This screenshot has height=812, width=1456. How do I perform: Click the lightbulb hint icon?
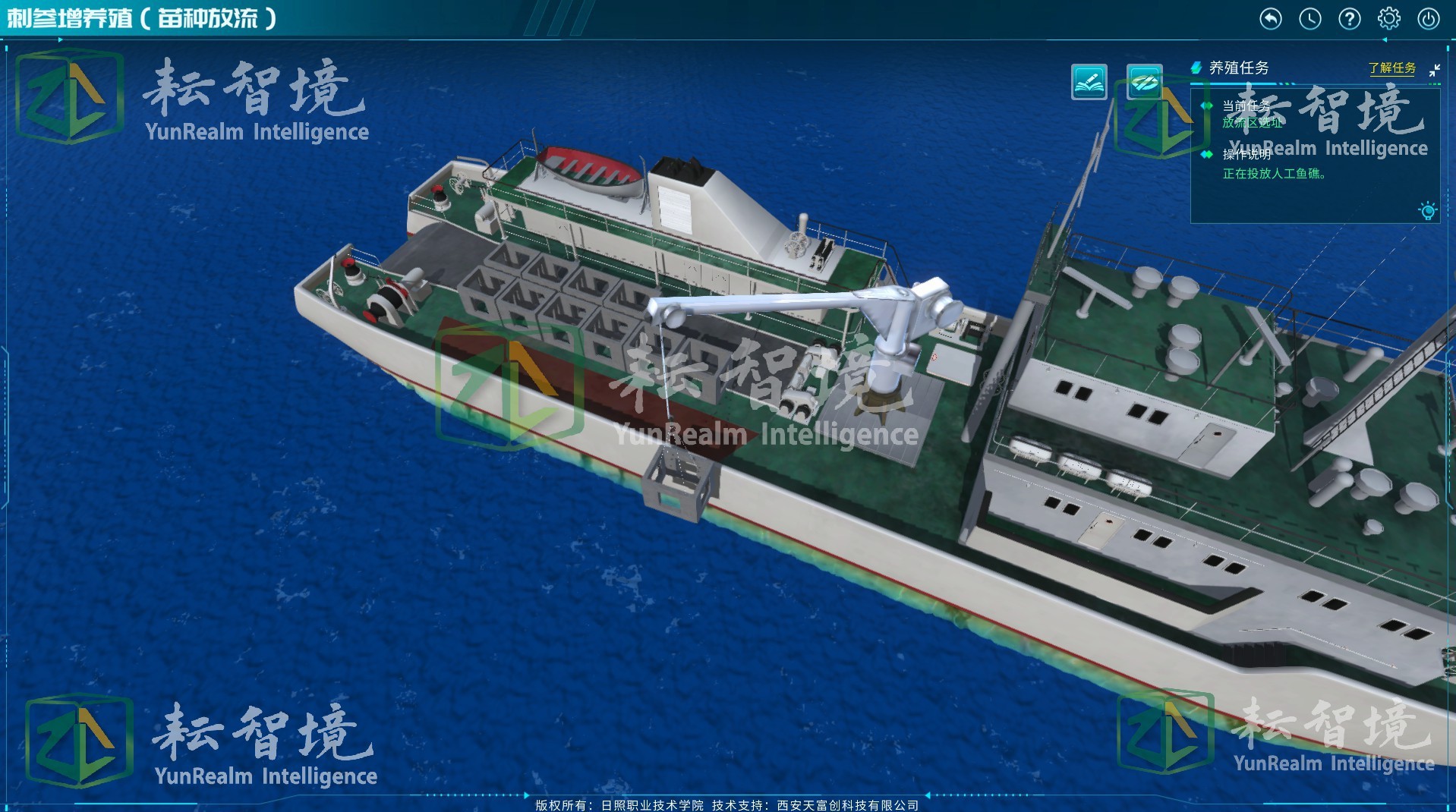click(x=1427, y=210)
